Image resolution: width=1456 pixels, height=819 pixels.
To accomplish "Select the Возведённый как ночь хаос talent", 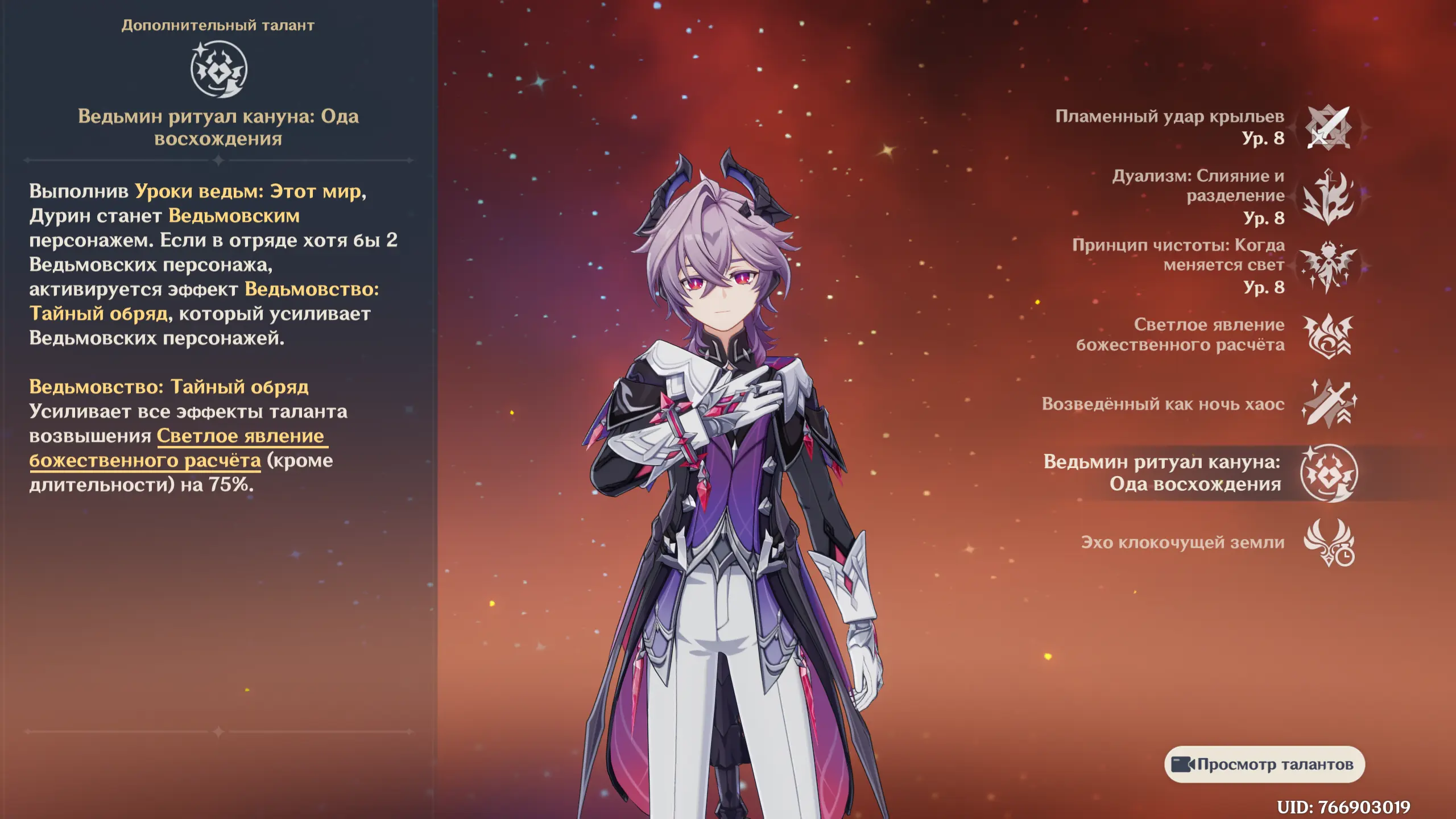I will (1328, 404).
